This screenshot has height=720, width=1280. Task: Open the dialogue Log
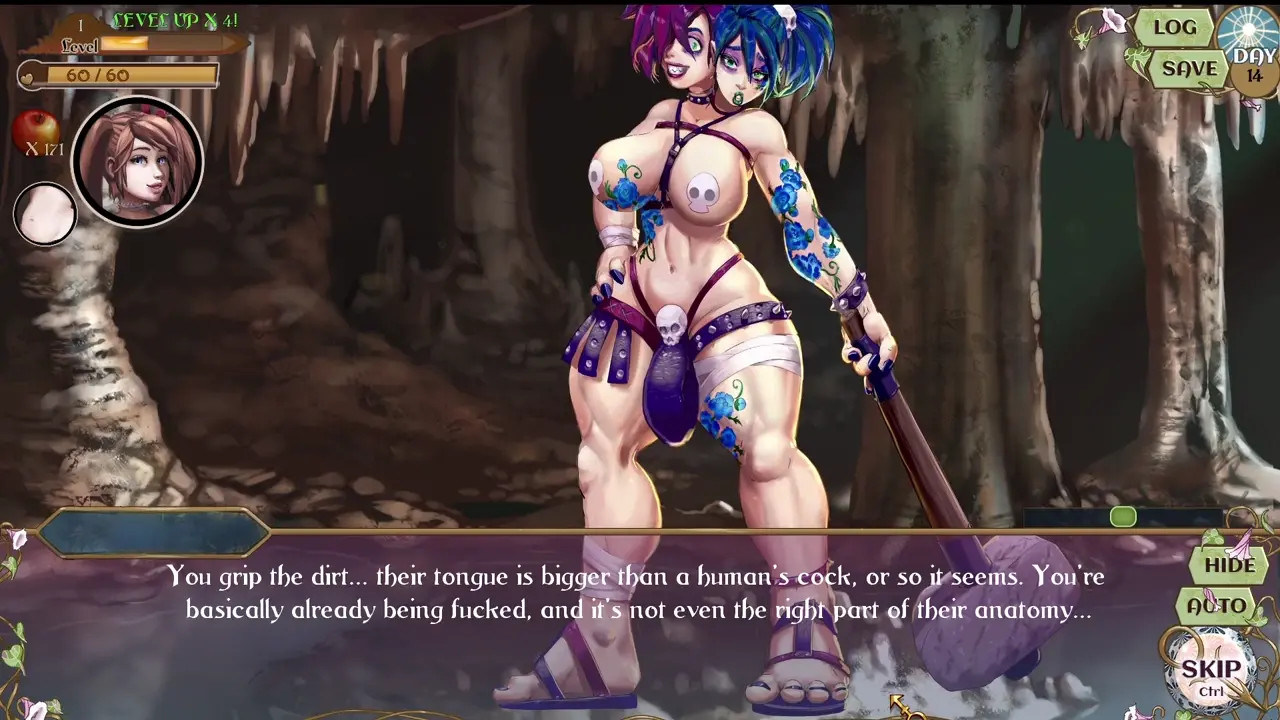(x=1175, y=28)
